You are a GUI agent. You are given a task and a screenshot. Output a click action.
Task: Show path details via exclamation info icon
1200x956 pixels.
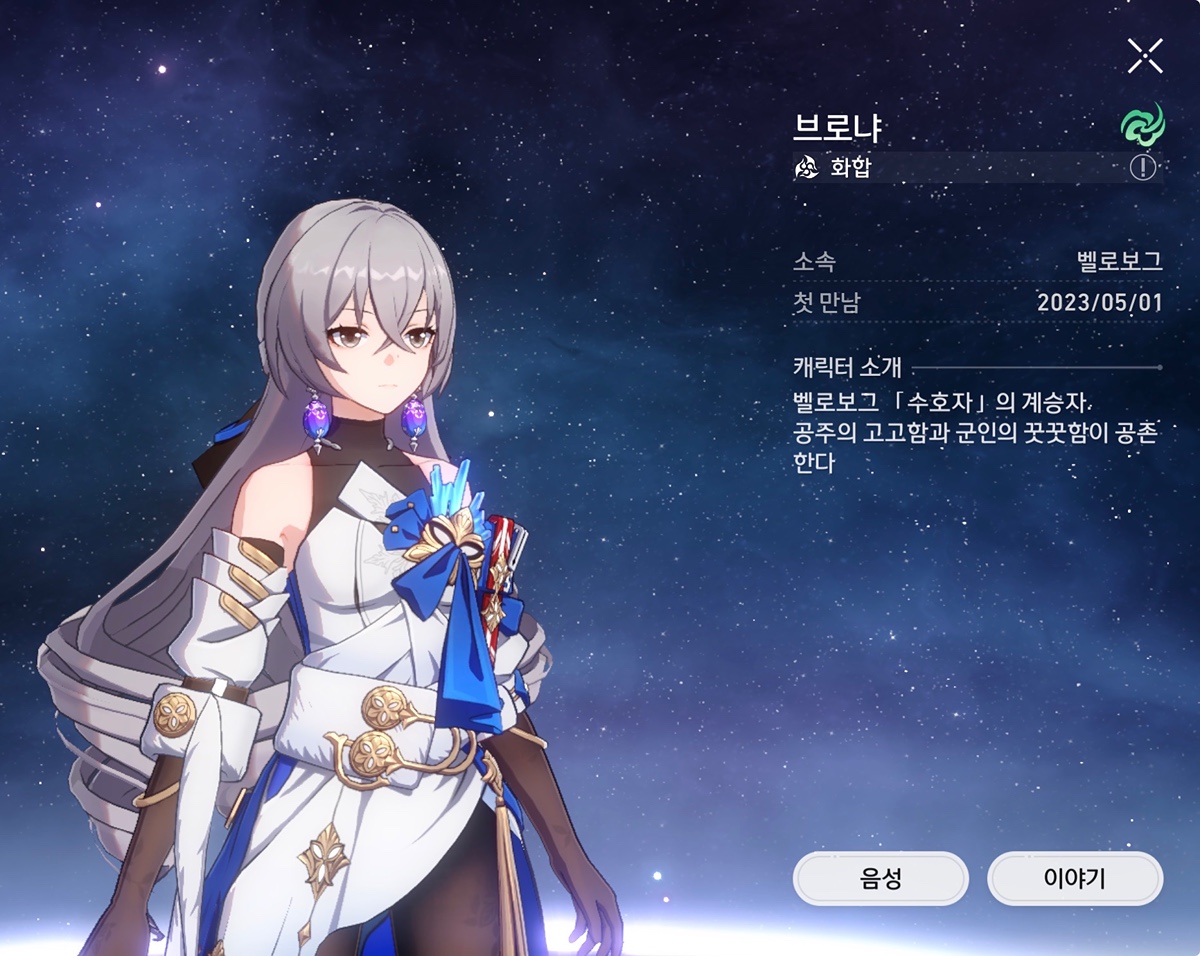(1142, 167)
